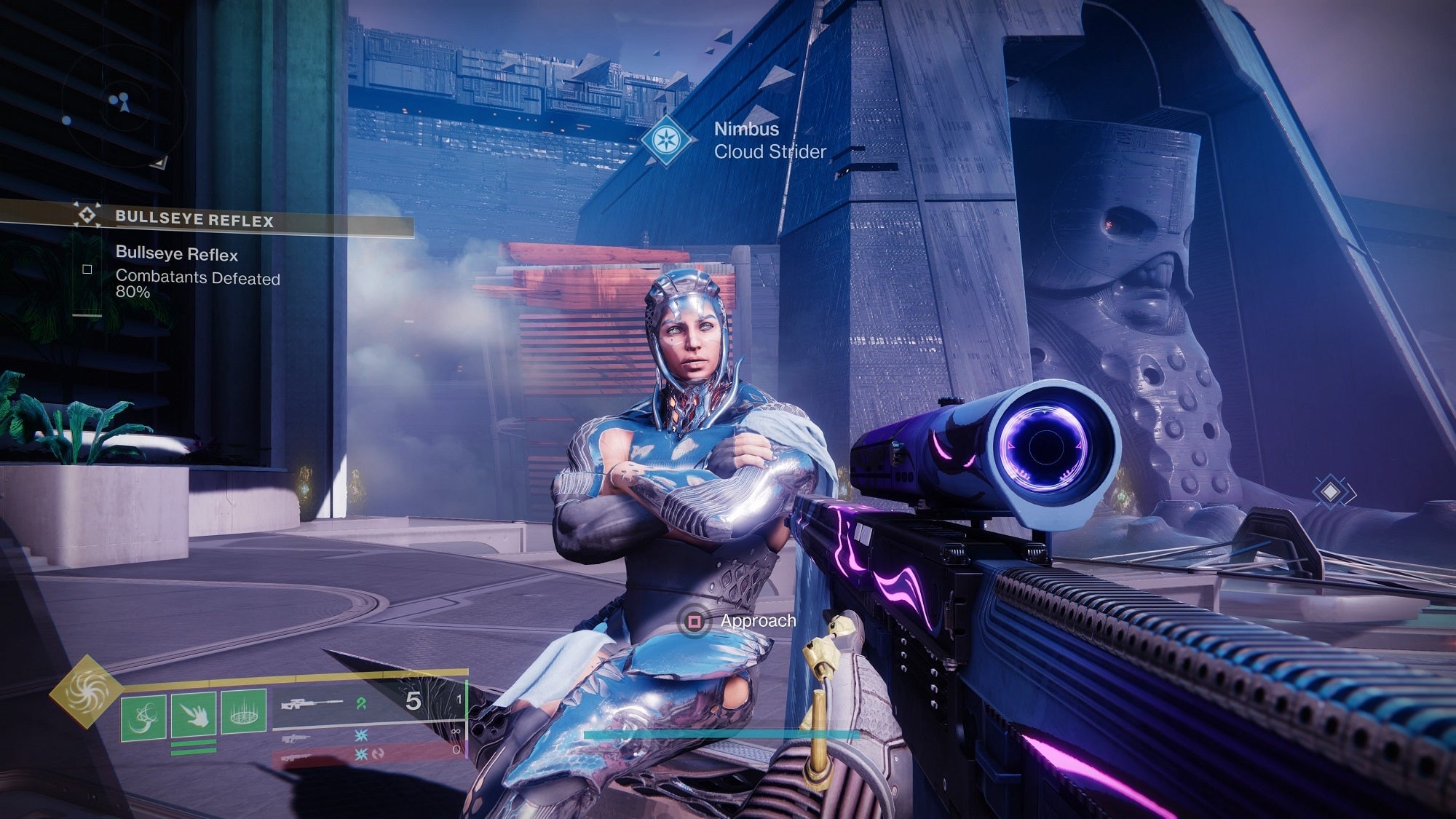The image size is (1456, 819).
Task: Click the Cloud Strider name label
Action: [769, 153]
